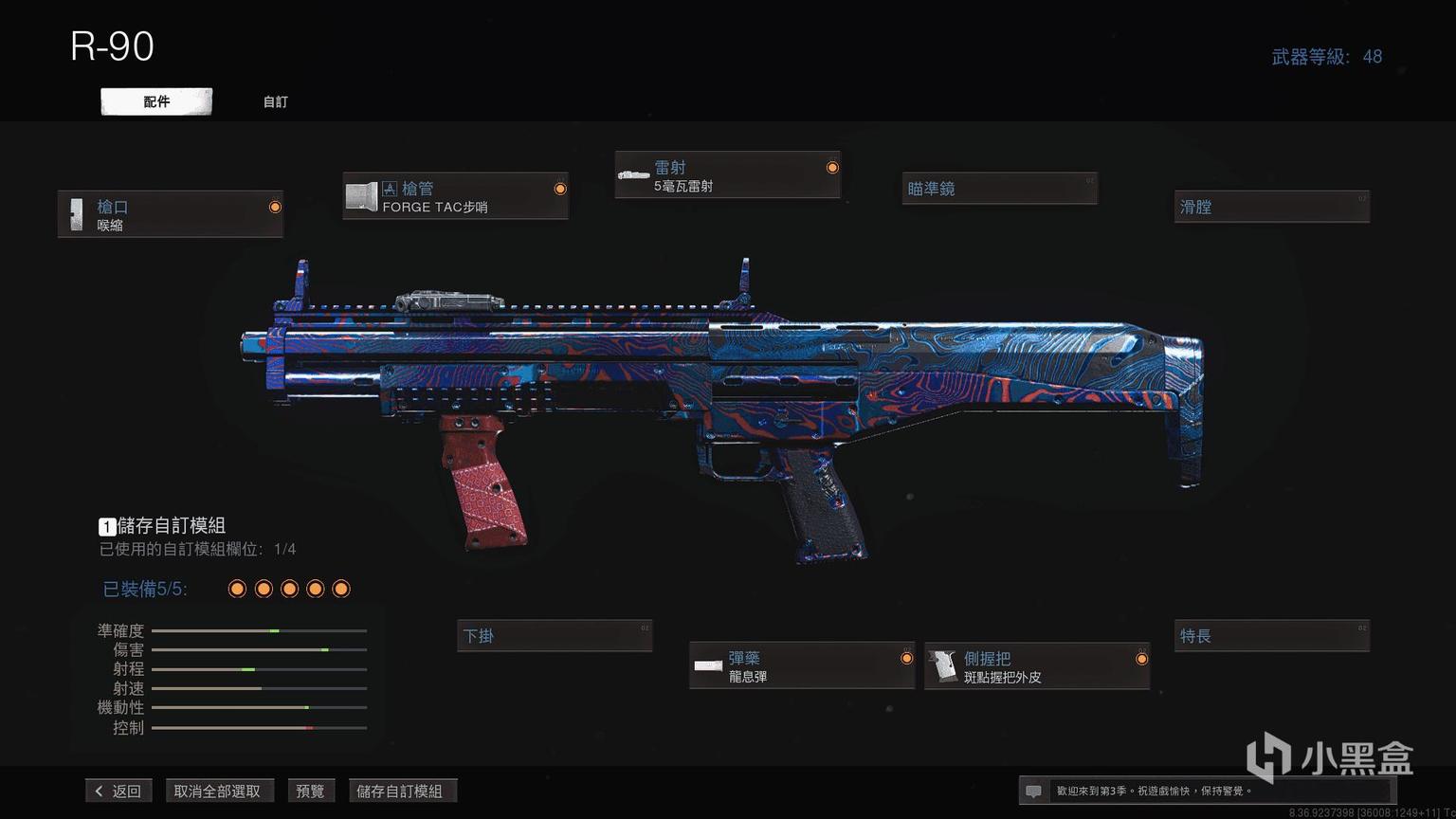The height and width of the screenshot is (819, 1456).
Task: Select the 槍口 muzzle slot with 喉縮
Action: click(x=171, y=214)
